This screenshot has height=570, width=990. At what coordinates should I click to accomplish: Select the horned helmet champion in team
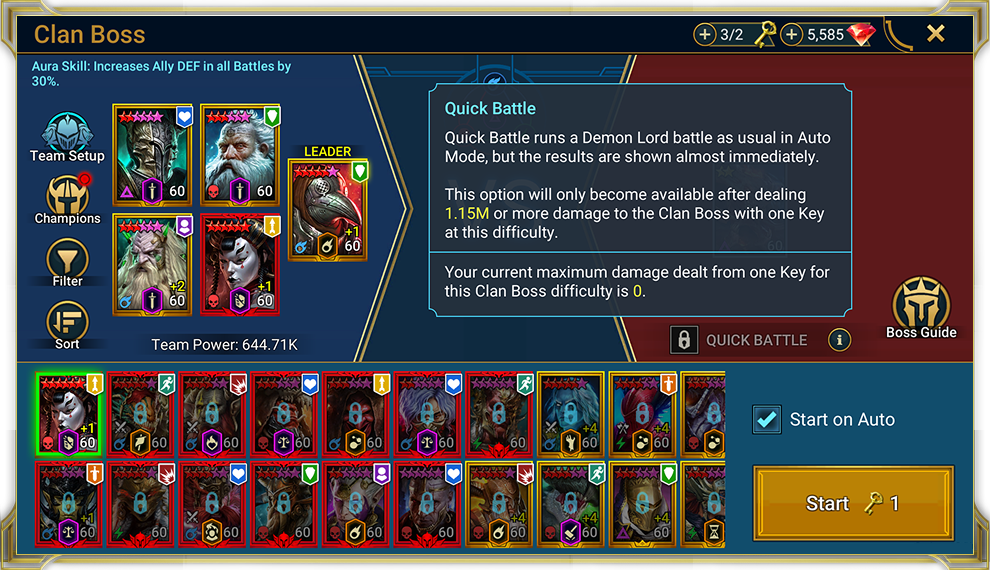tap(153, 154)
